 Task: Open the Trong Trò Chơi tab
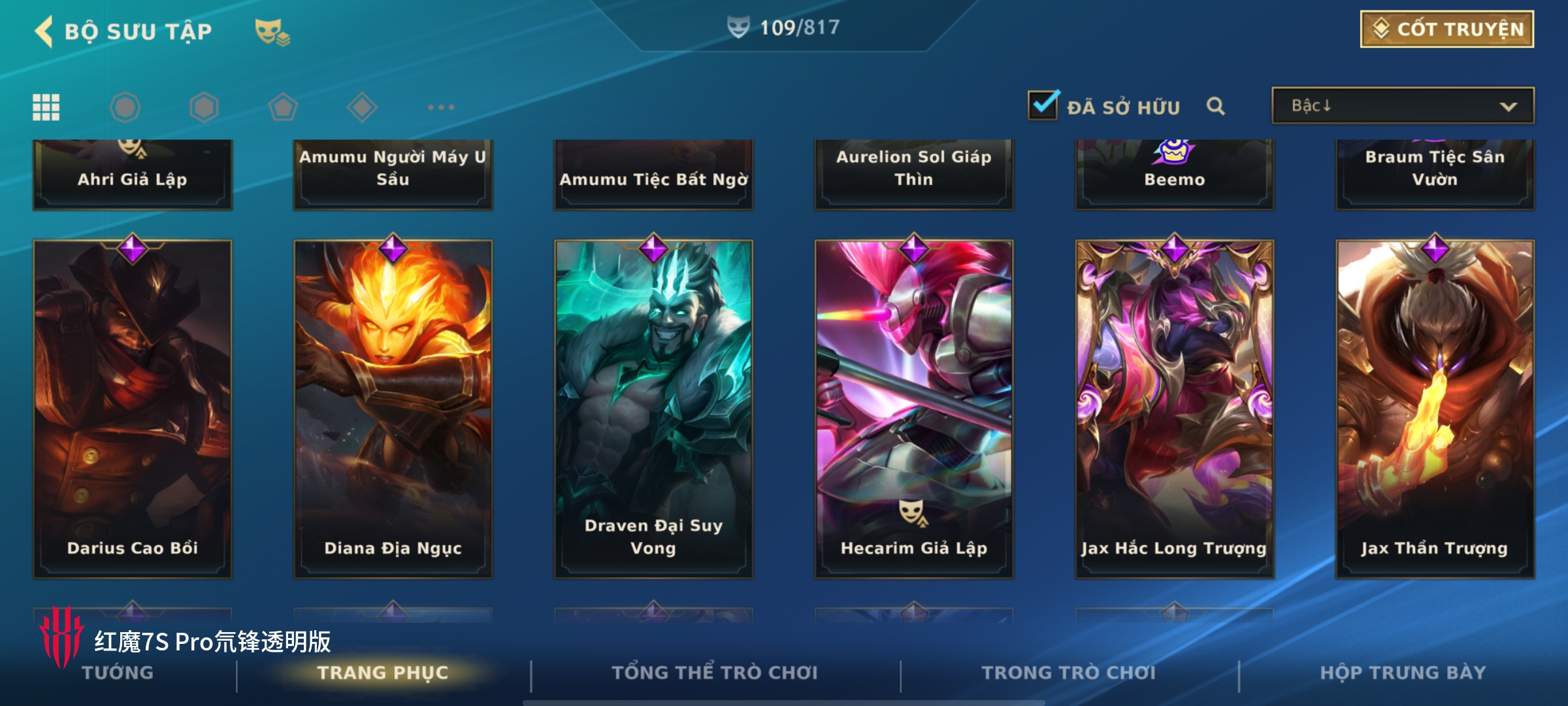(x=1068, y=673)
